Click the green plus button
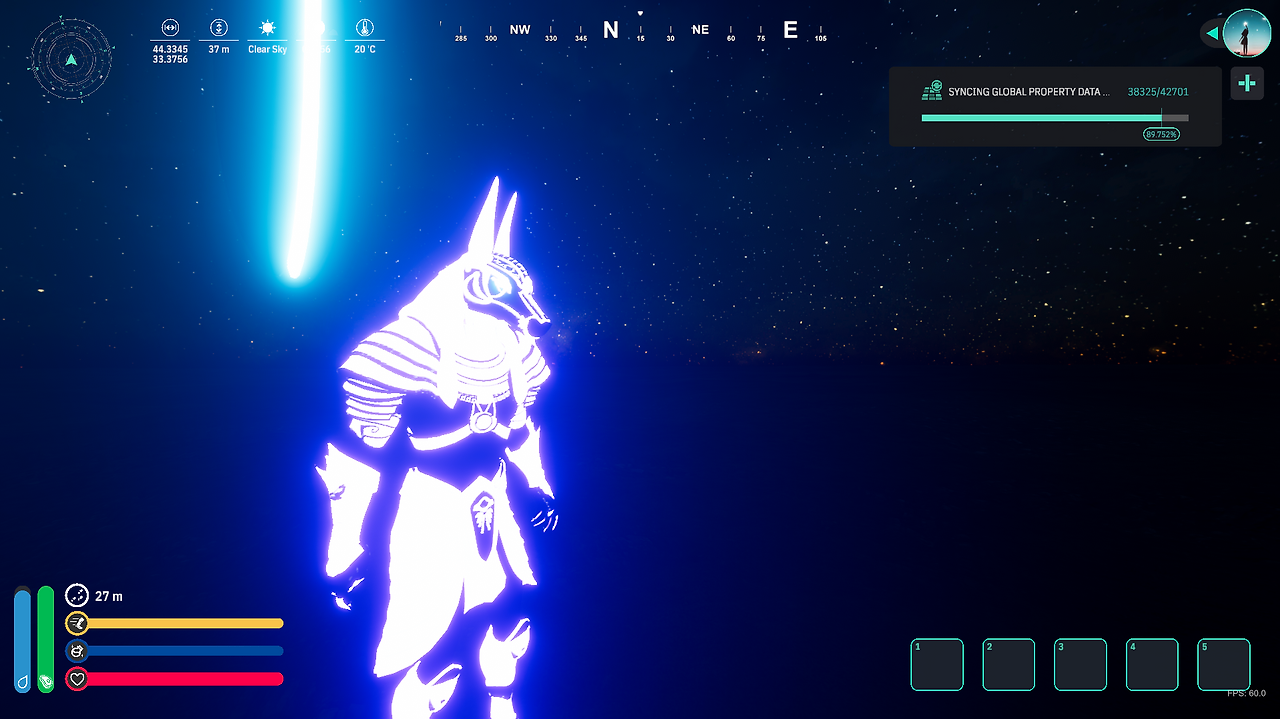1280x719 pixels. 1247,84
